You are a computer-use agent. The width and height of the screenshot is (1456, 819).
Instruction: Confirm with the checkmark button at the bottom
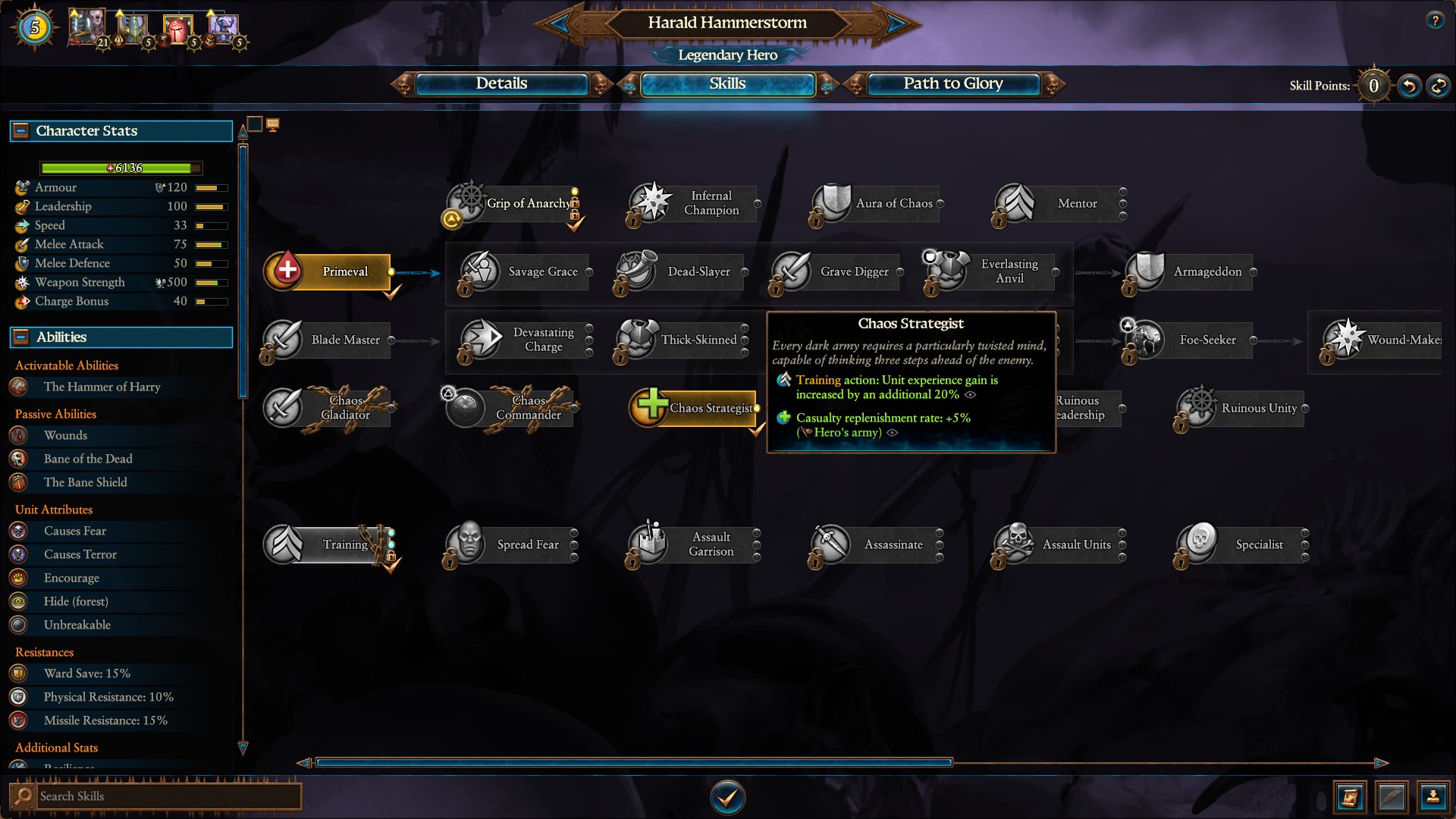click(x=727, y=797)
